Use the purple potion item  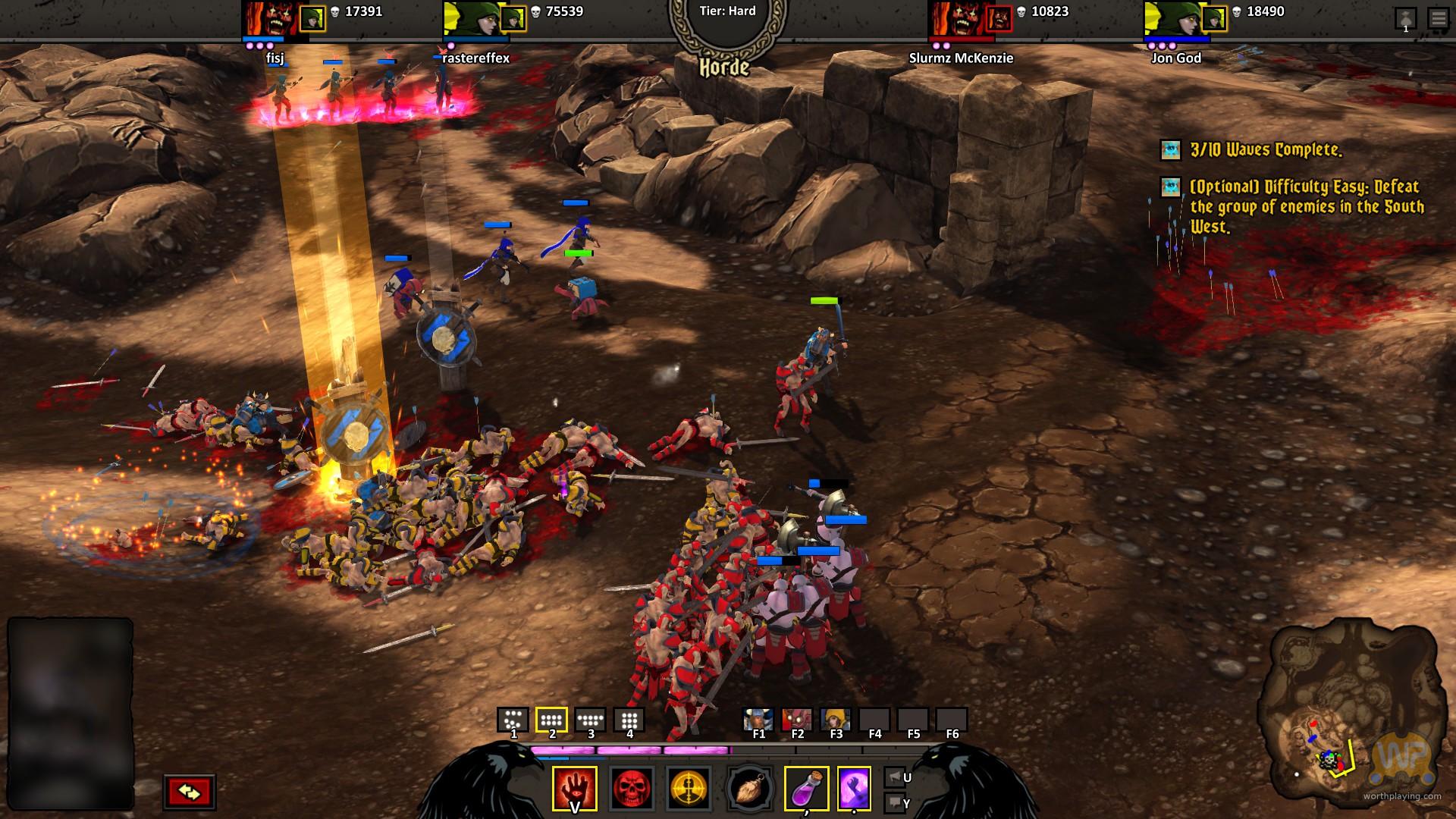(x=806, y=789)
